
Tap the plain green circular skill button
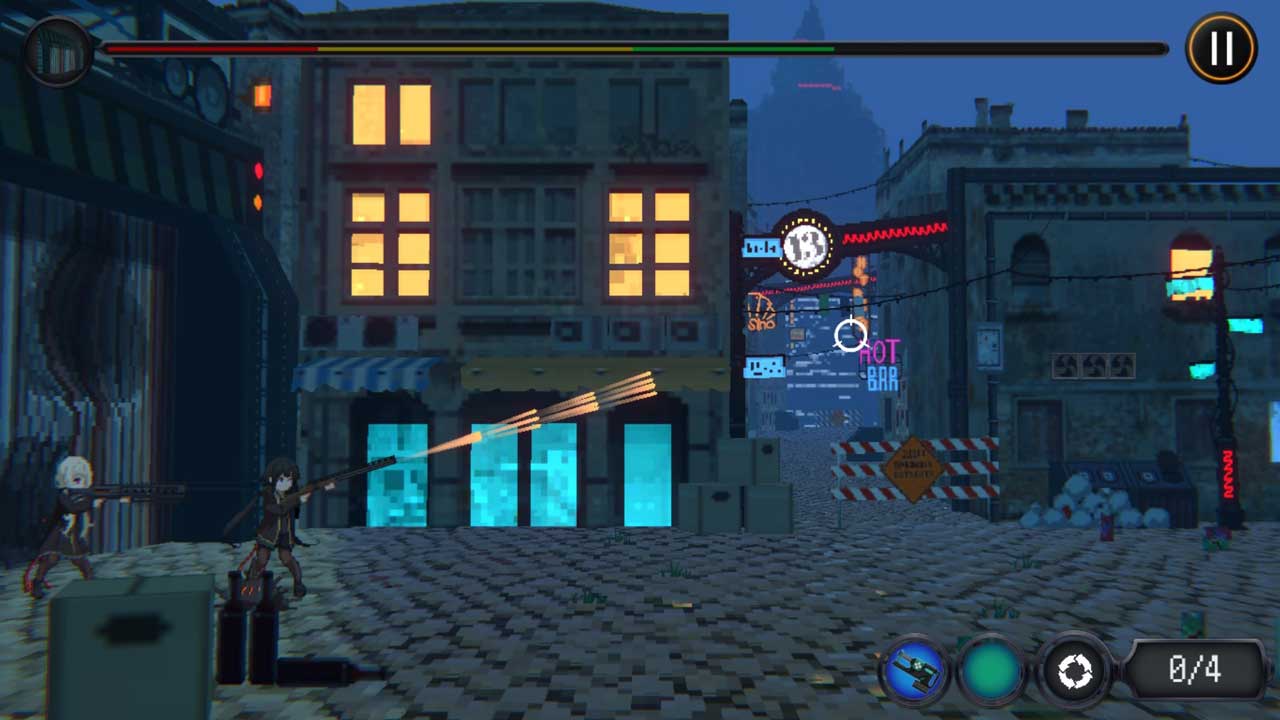point(993,671)
